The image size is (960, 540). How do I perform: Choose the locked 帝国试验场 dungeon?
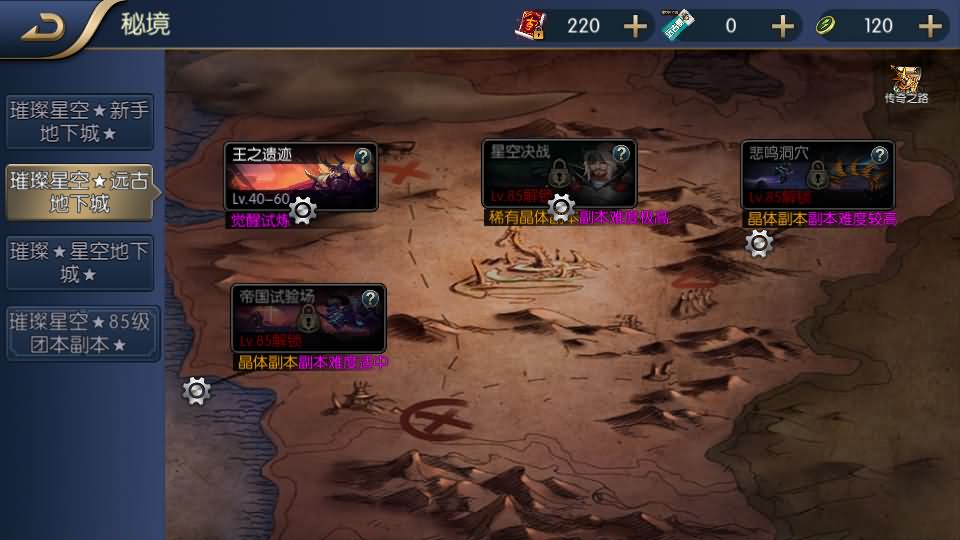coord(308,318)
